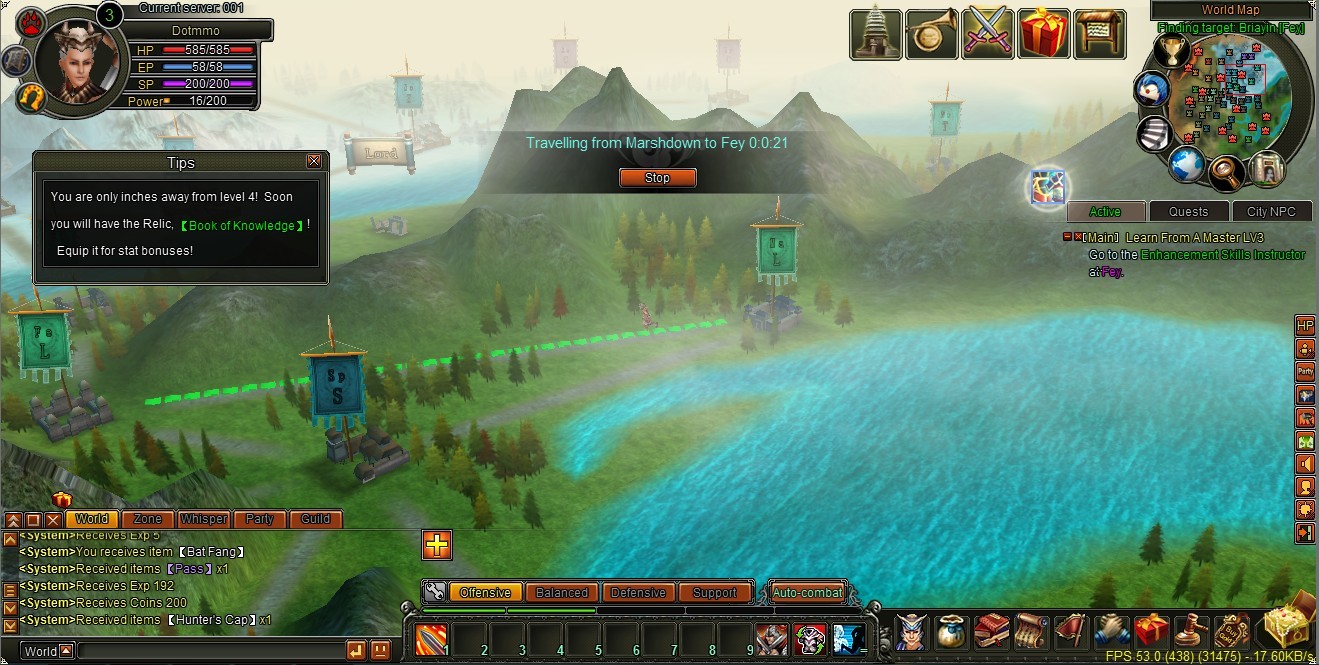Screen dimensions: 1319x665
Task: Select the Support stance button
Action: 714,592
